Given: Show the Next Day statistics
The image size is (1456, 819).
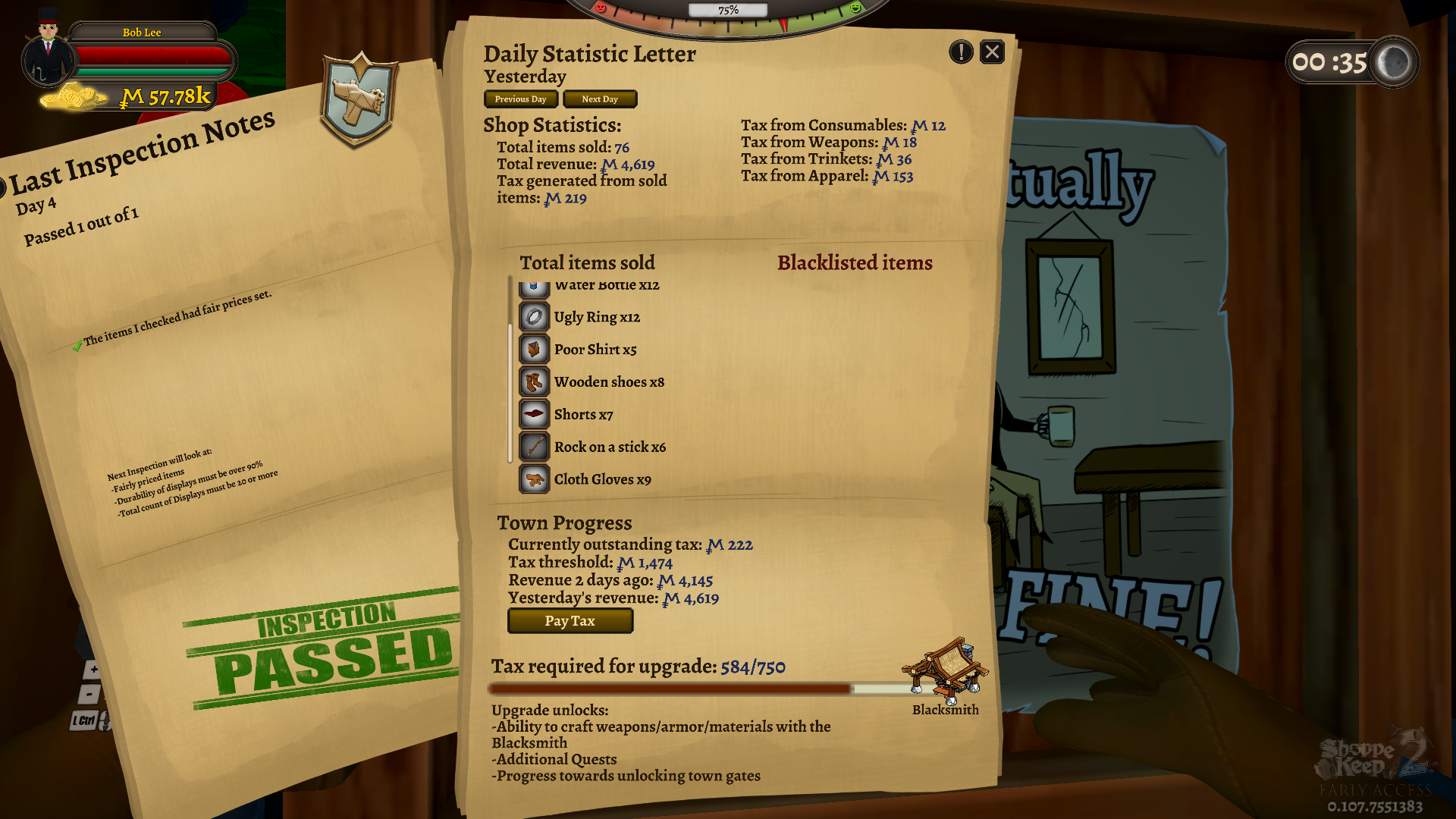Looking at the screenshot, I should point(599,99).
